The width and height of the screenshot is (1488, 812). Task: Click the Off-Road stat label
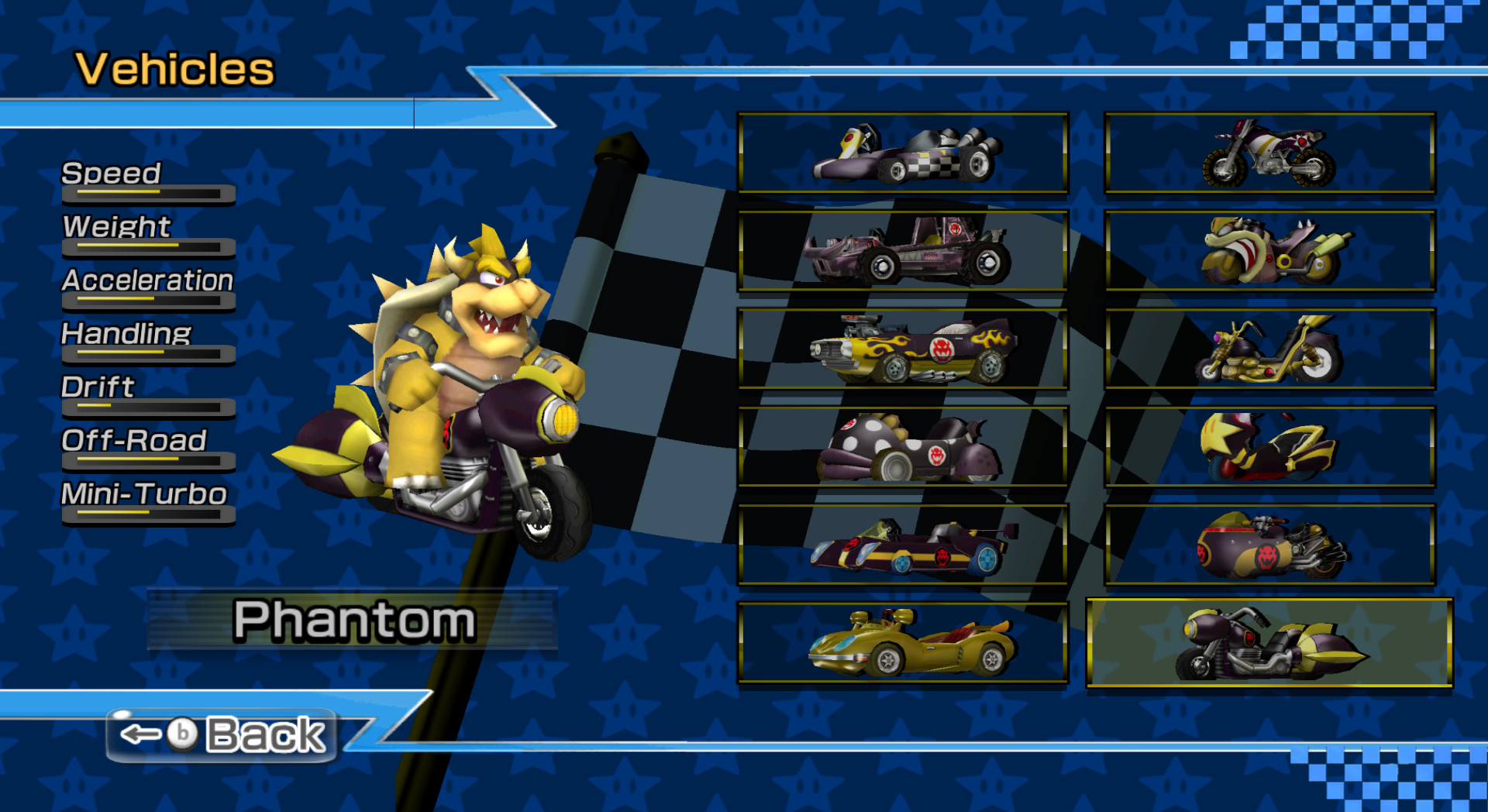point(133,440)
